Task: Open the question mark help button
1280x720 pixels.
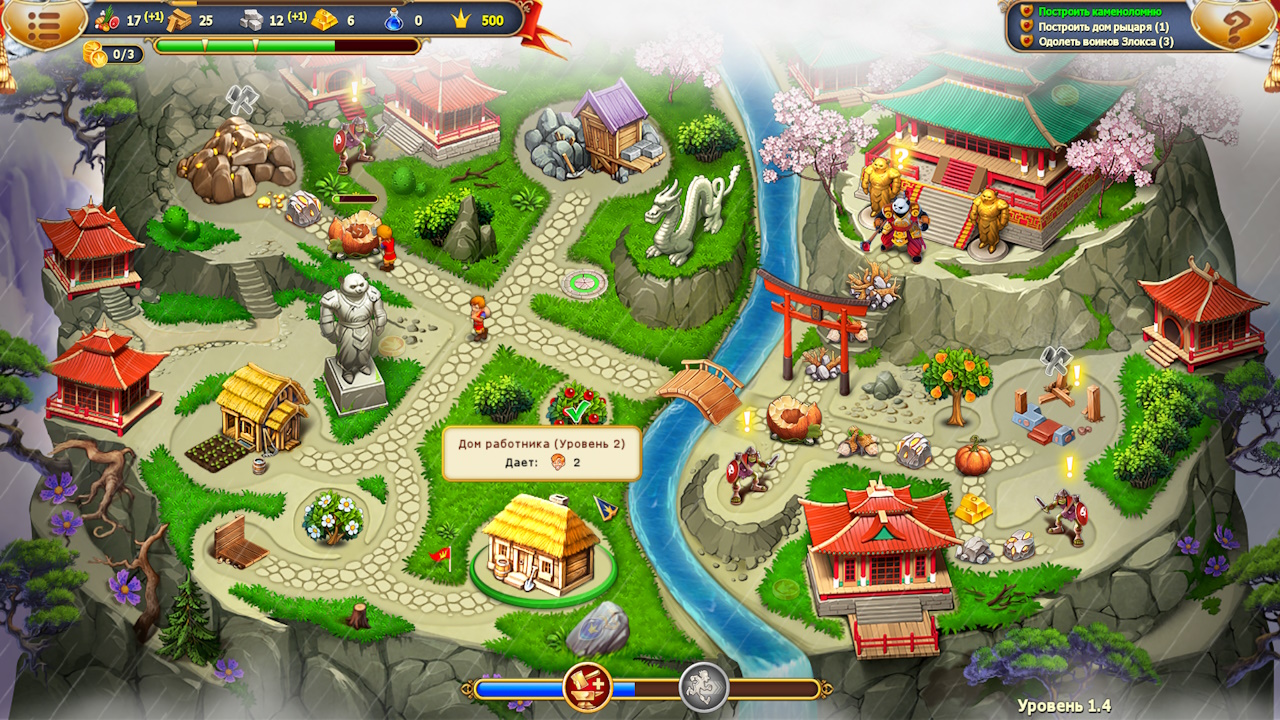Action: pyautogui.click(x=1235, y=26)
